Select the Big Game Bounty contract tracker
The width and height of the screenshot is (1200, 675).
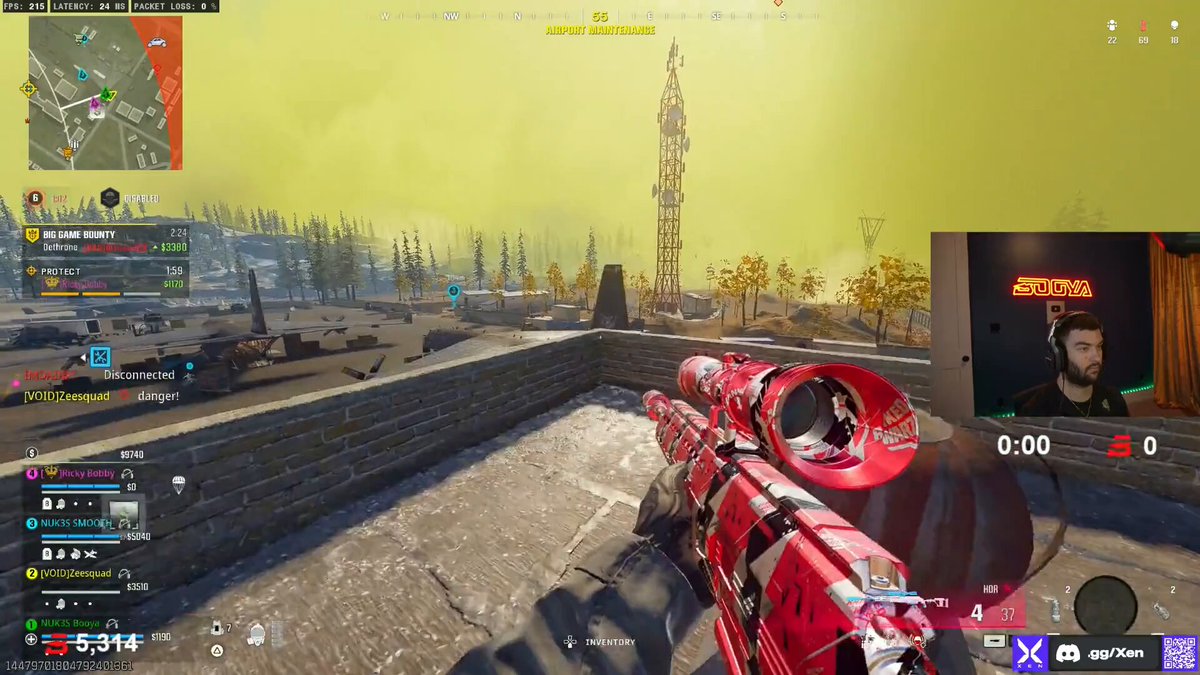(105, 240)
